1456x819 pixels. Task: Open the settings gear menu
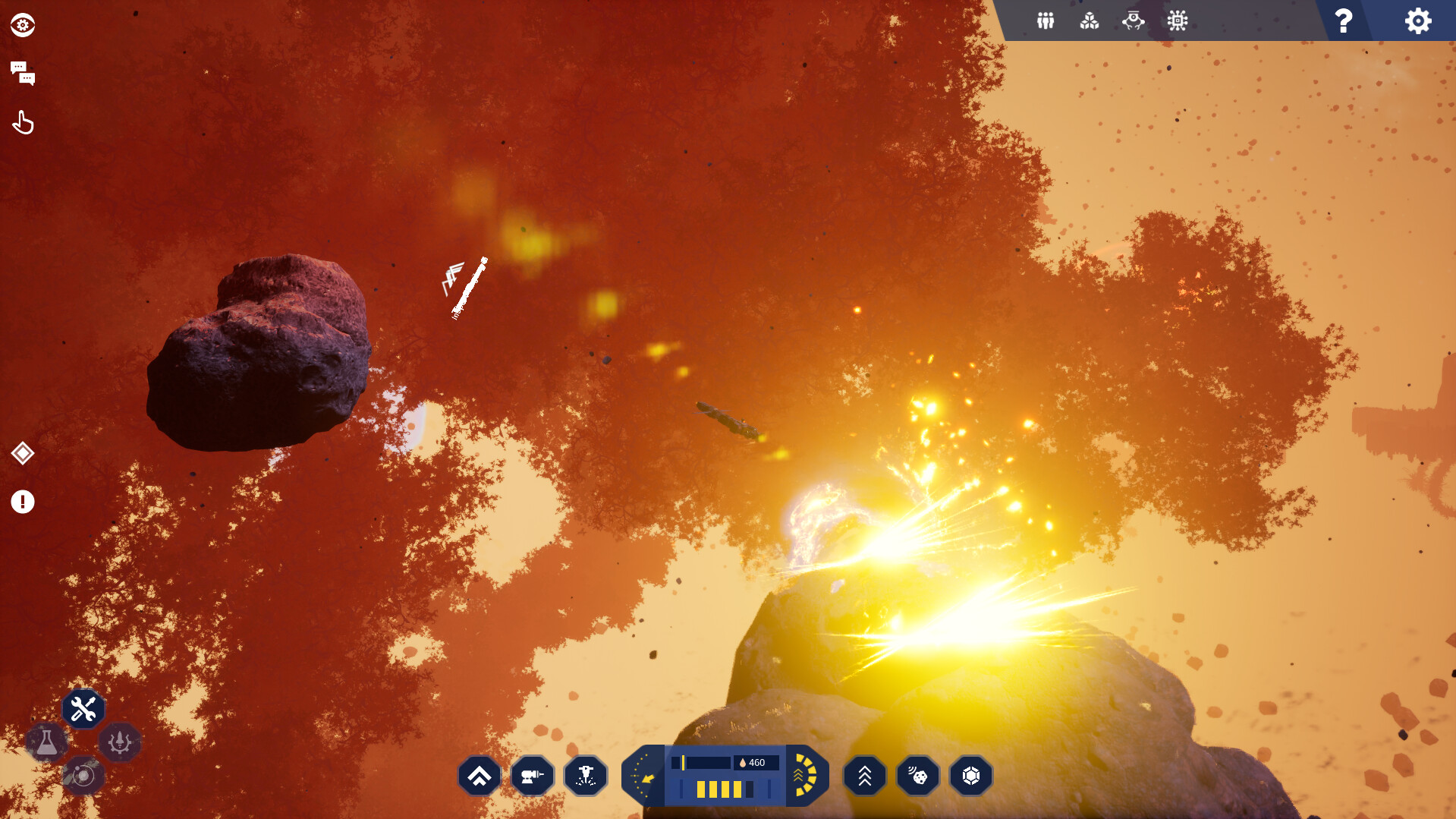click(x=1417, y=21)
